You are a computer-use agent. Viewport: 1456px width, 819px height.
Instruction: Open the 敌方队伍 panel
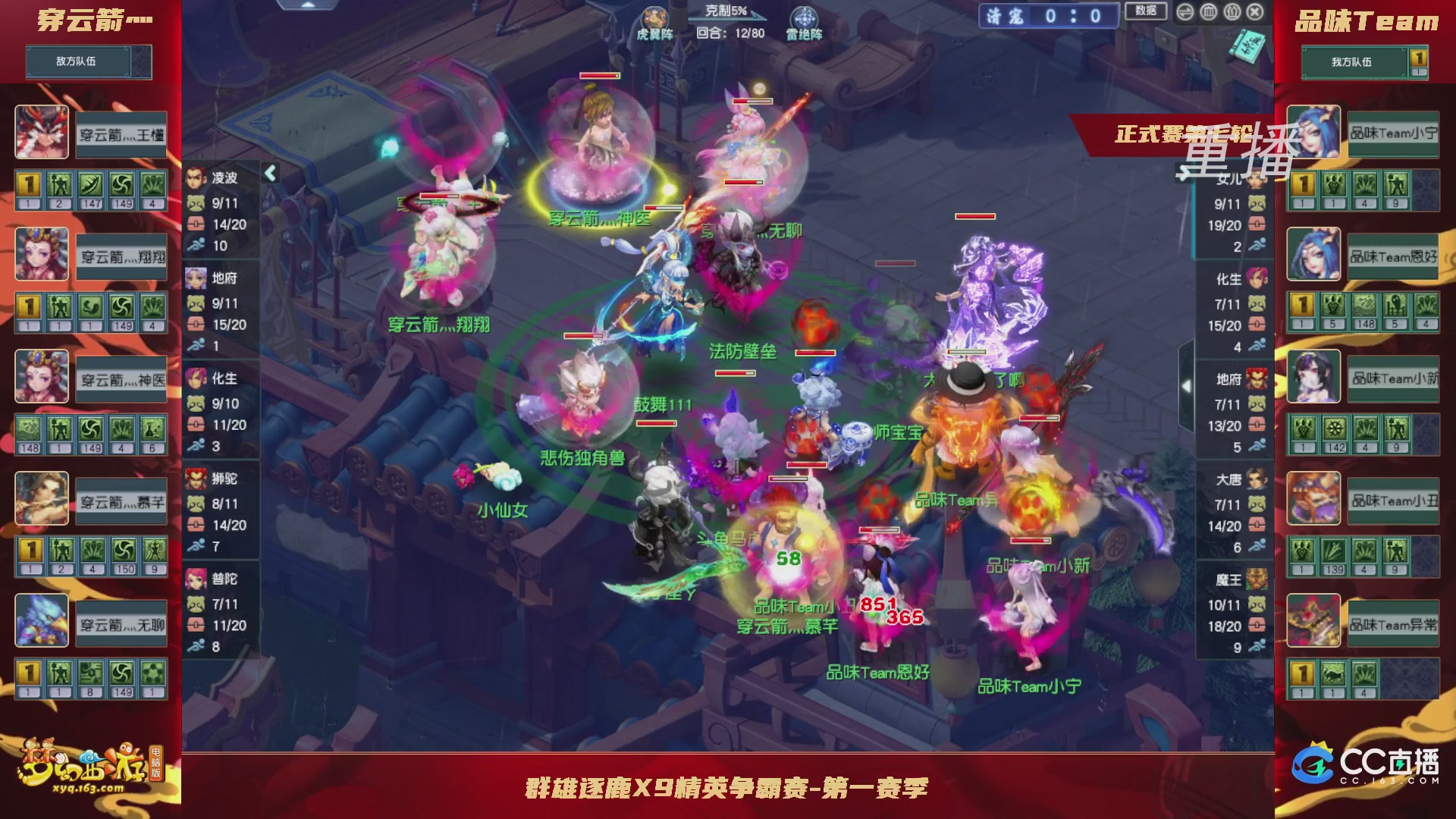point(88,62)
